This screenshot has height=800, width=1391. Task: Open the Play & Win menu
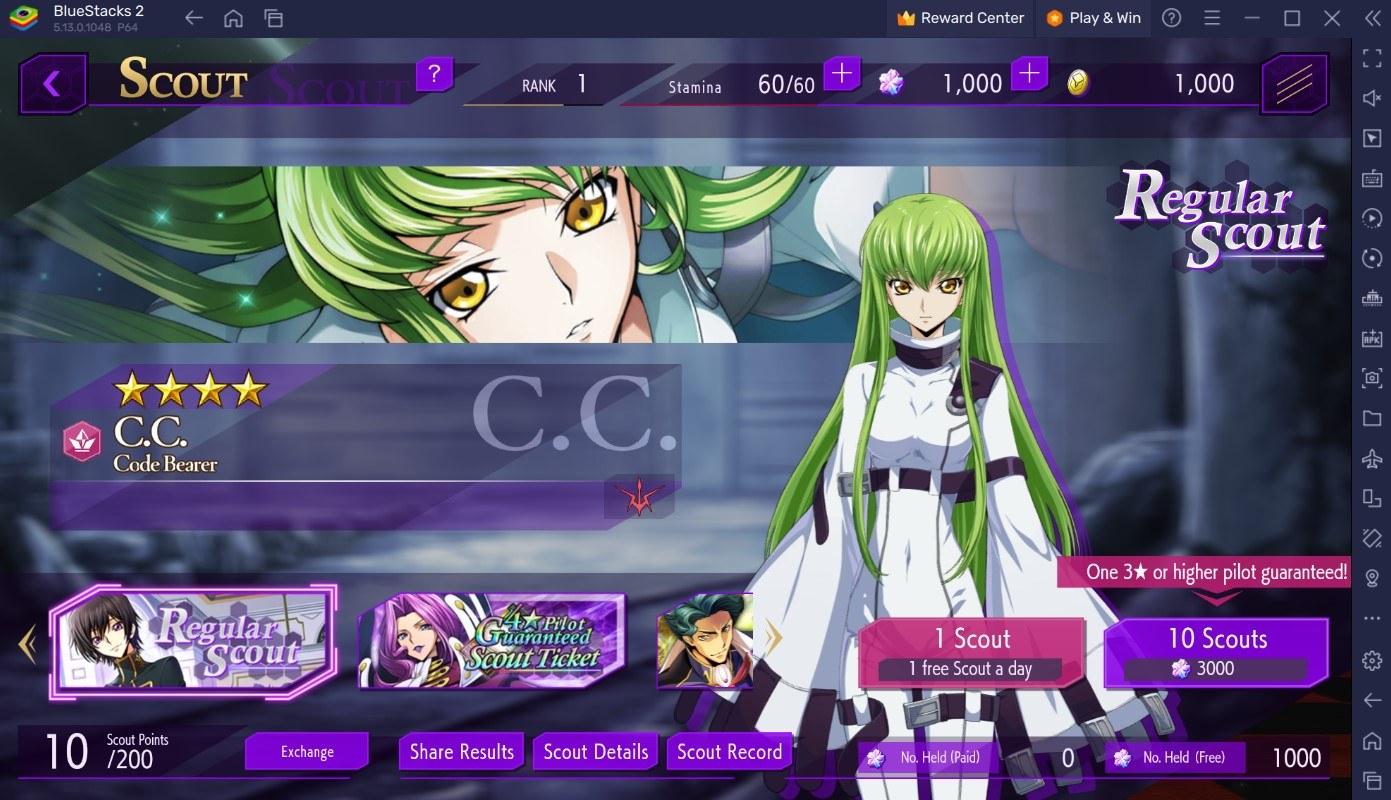coord(1093,17)
